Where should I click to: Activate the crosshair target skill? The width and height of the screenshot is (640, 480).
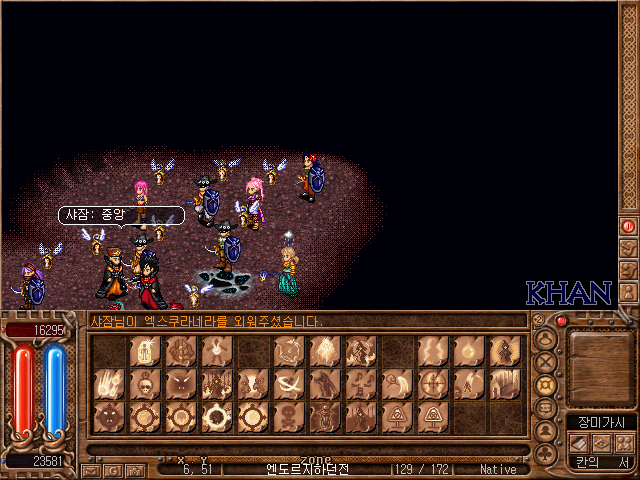(433, 383)
